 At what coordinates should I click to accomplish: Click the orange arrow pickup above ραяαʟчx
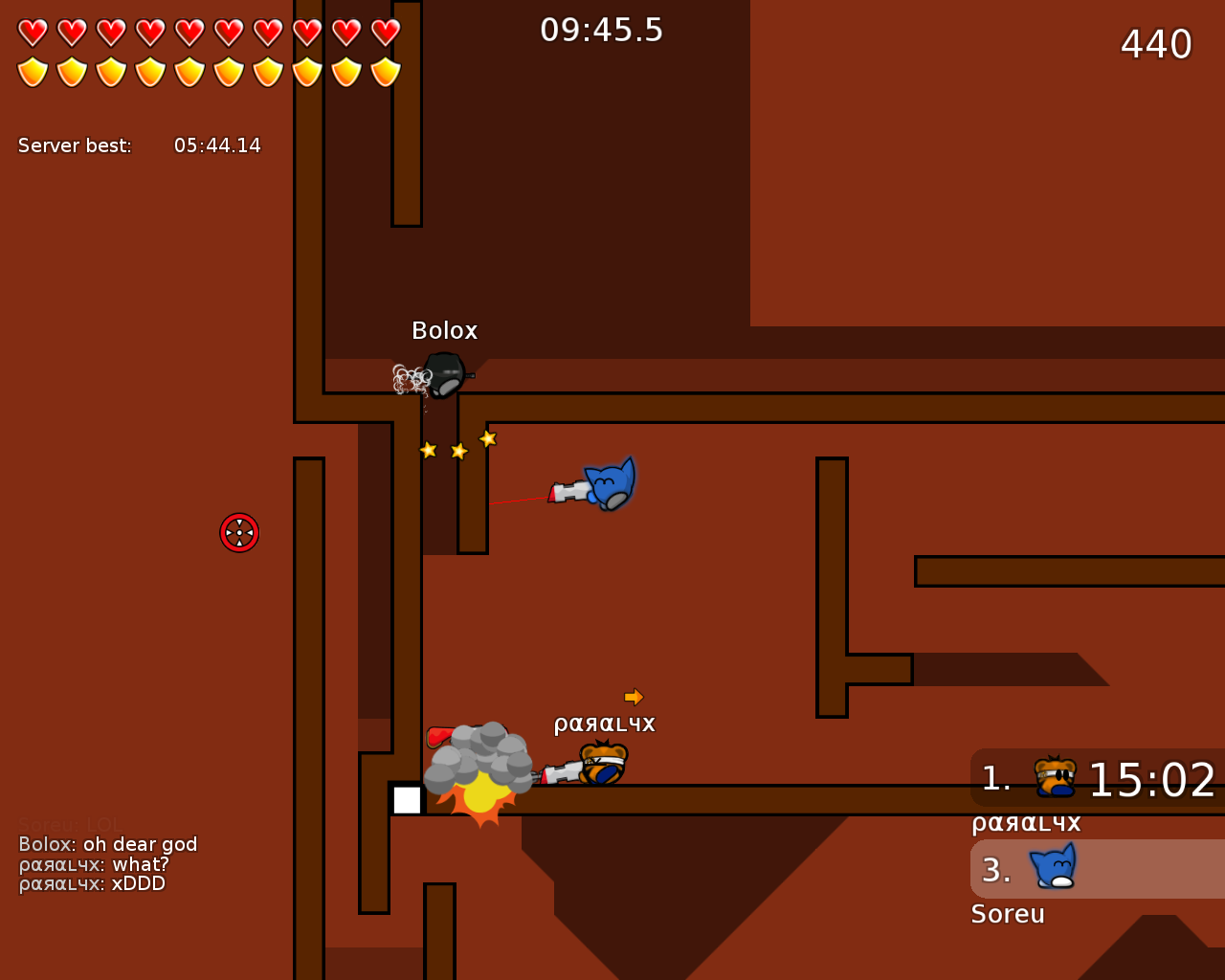(635, 696)
